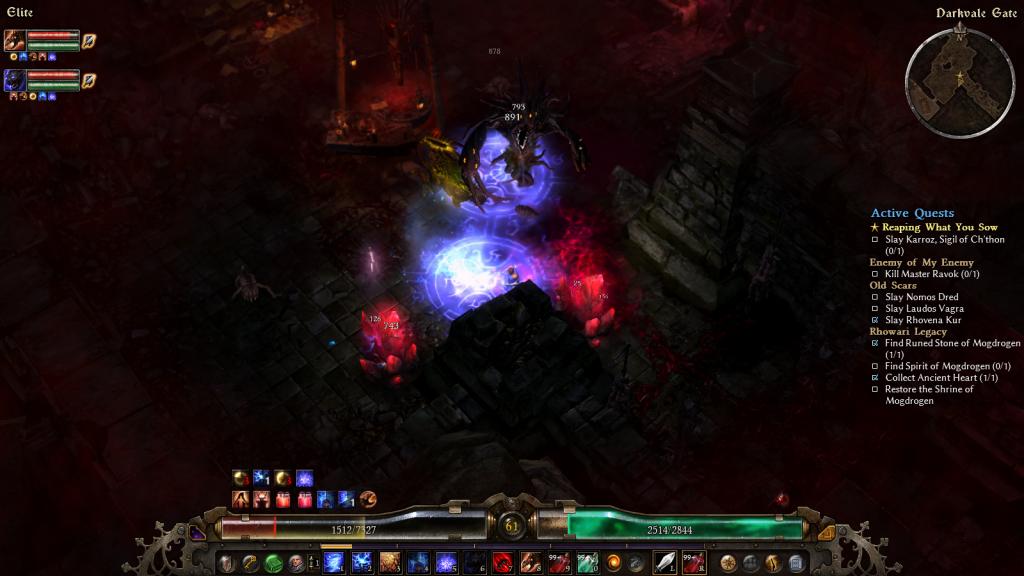Activate the red skill in hotbar slot 7
This screenshot has width=1024, height=576.
click(502, 562)
